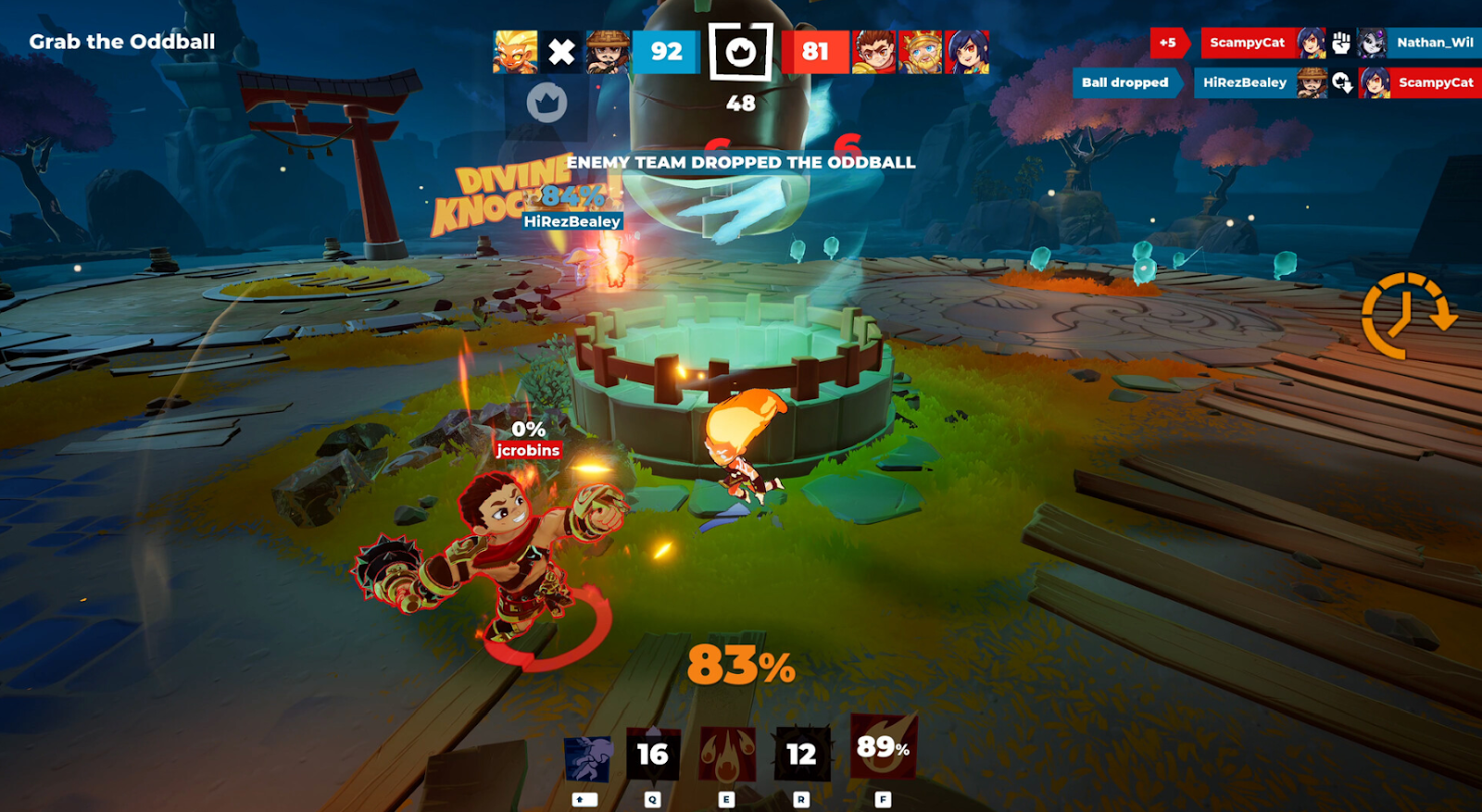Click the Ball dropped feed label

tap(1124, 82)
